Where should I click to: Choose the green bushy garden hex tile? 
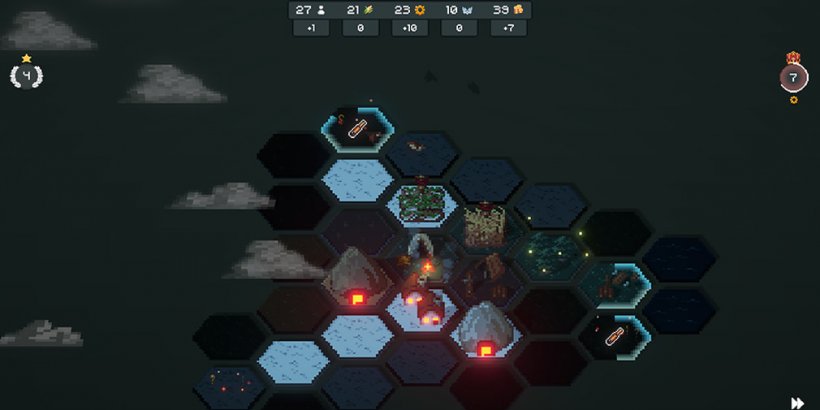(x=422, y=203)
